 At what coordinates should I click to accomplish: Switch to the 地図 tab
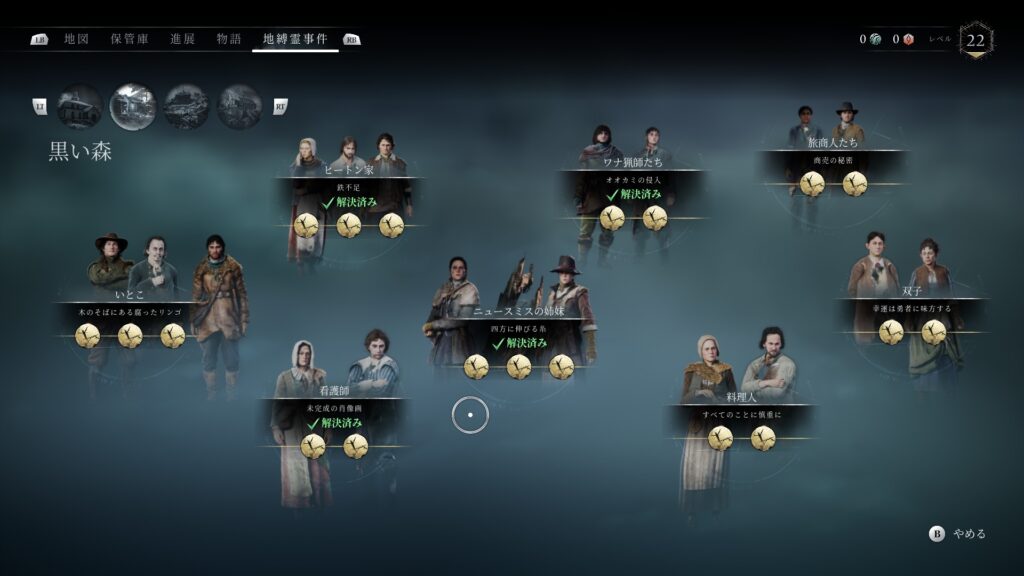[76, 39]
